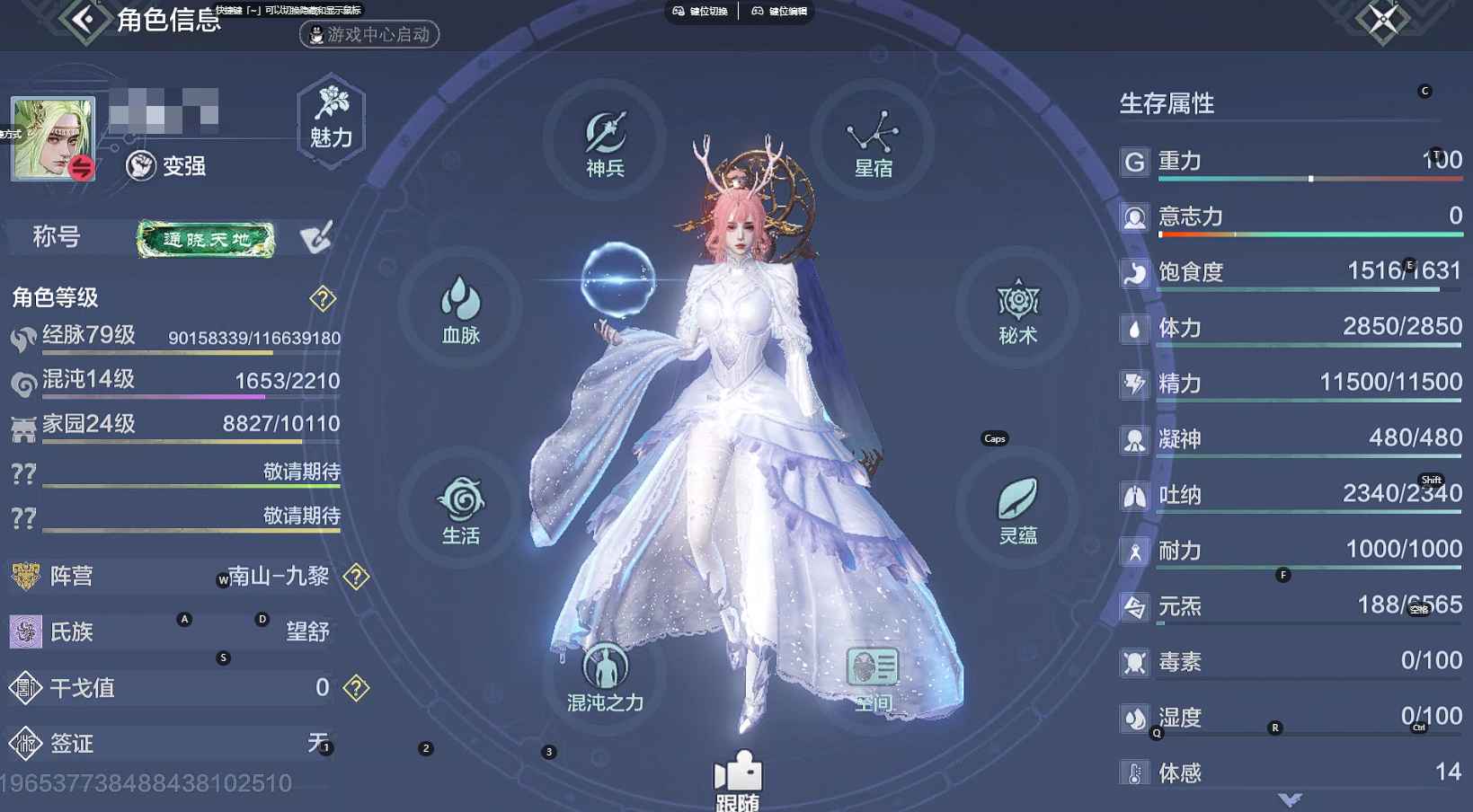
Task: Click the 变强 power-up button
Action: tap(167, 166)
